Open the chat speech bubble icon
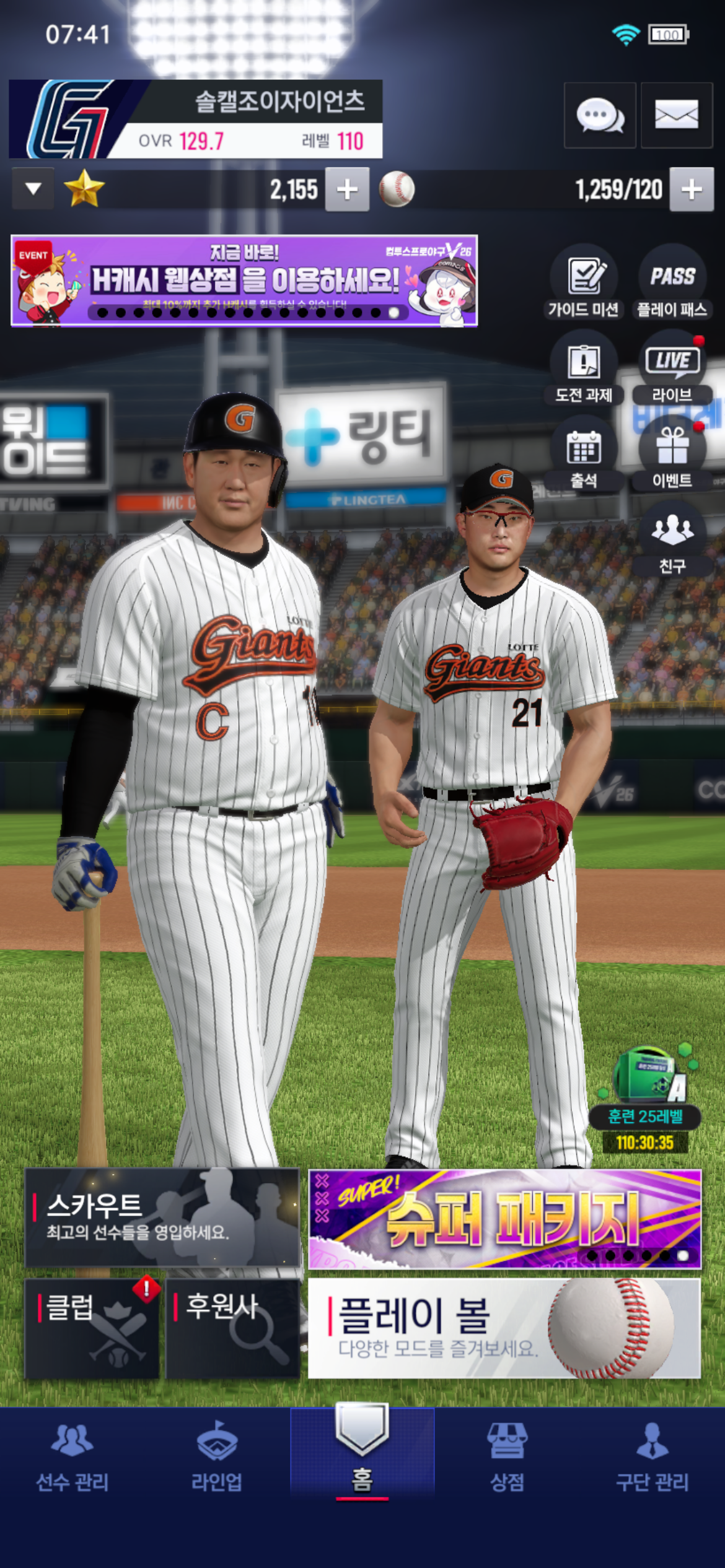This screenshot has height=1568, width=725. tap(599, 115)
